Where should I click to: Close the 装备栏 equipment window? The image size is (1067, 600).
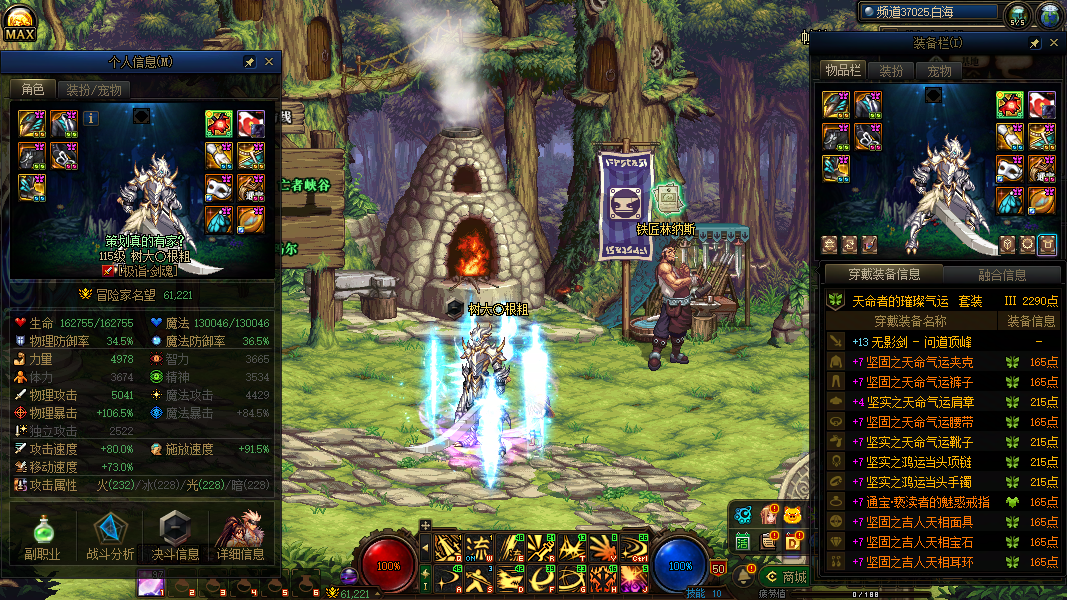(1052, 44)
